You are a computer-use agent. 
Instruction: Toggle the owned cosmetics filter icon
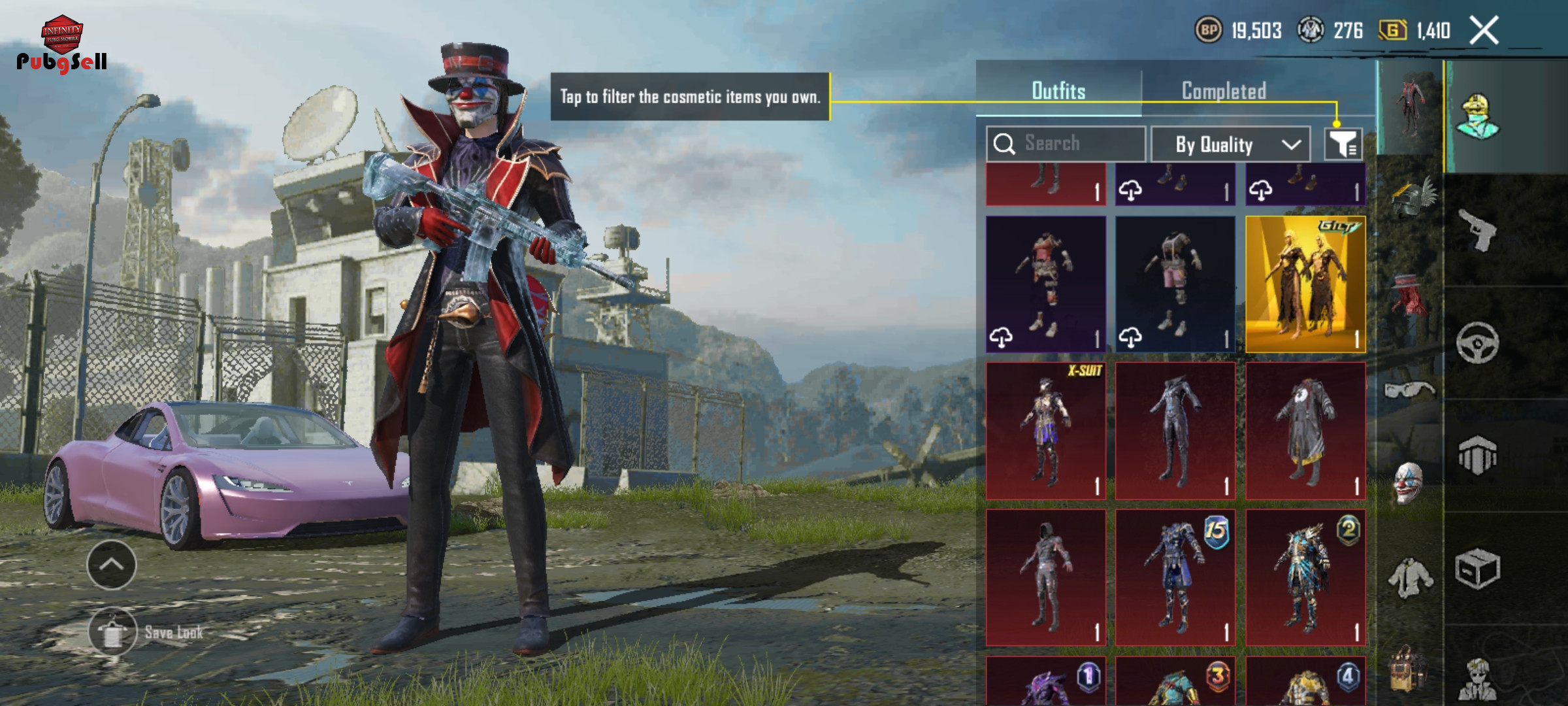(x=1343, y=144)
